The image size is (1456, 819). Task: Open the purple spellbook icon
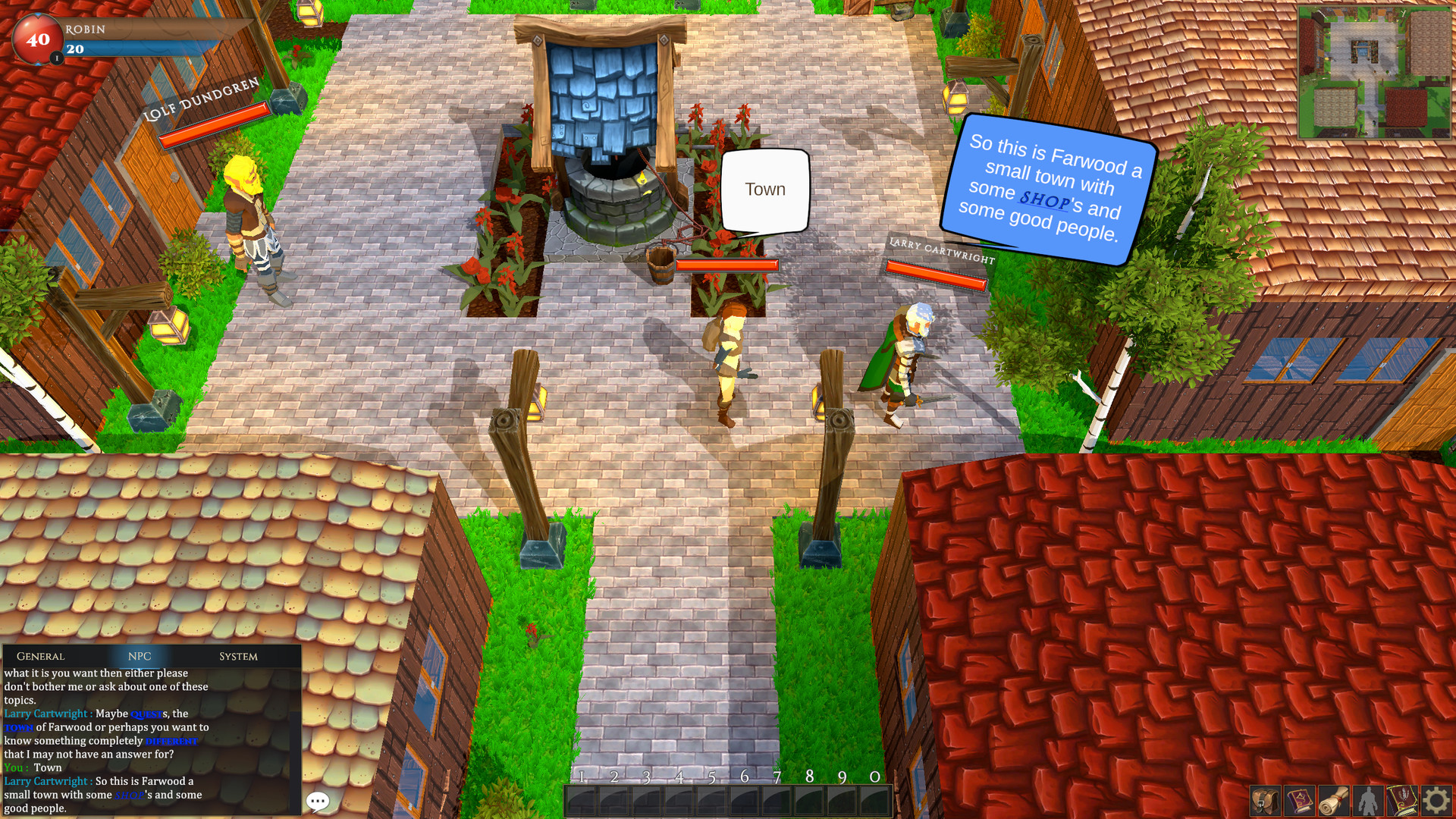1298,800
